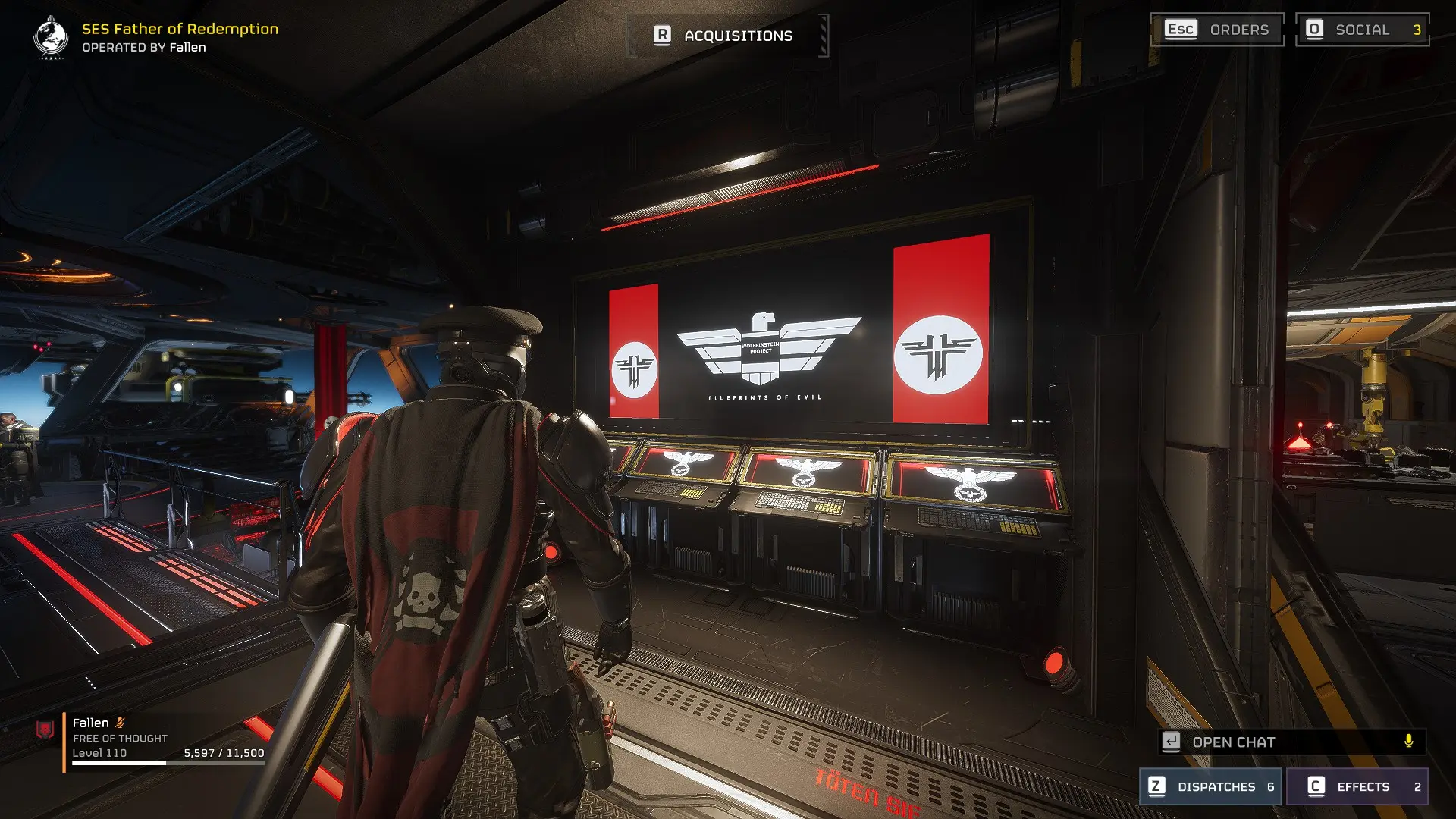Image resolution: width=1456 pixels, height=819 pixels.
Task: Click the Z keycap icon on Dispatches
Action: coord(1156,786)
